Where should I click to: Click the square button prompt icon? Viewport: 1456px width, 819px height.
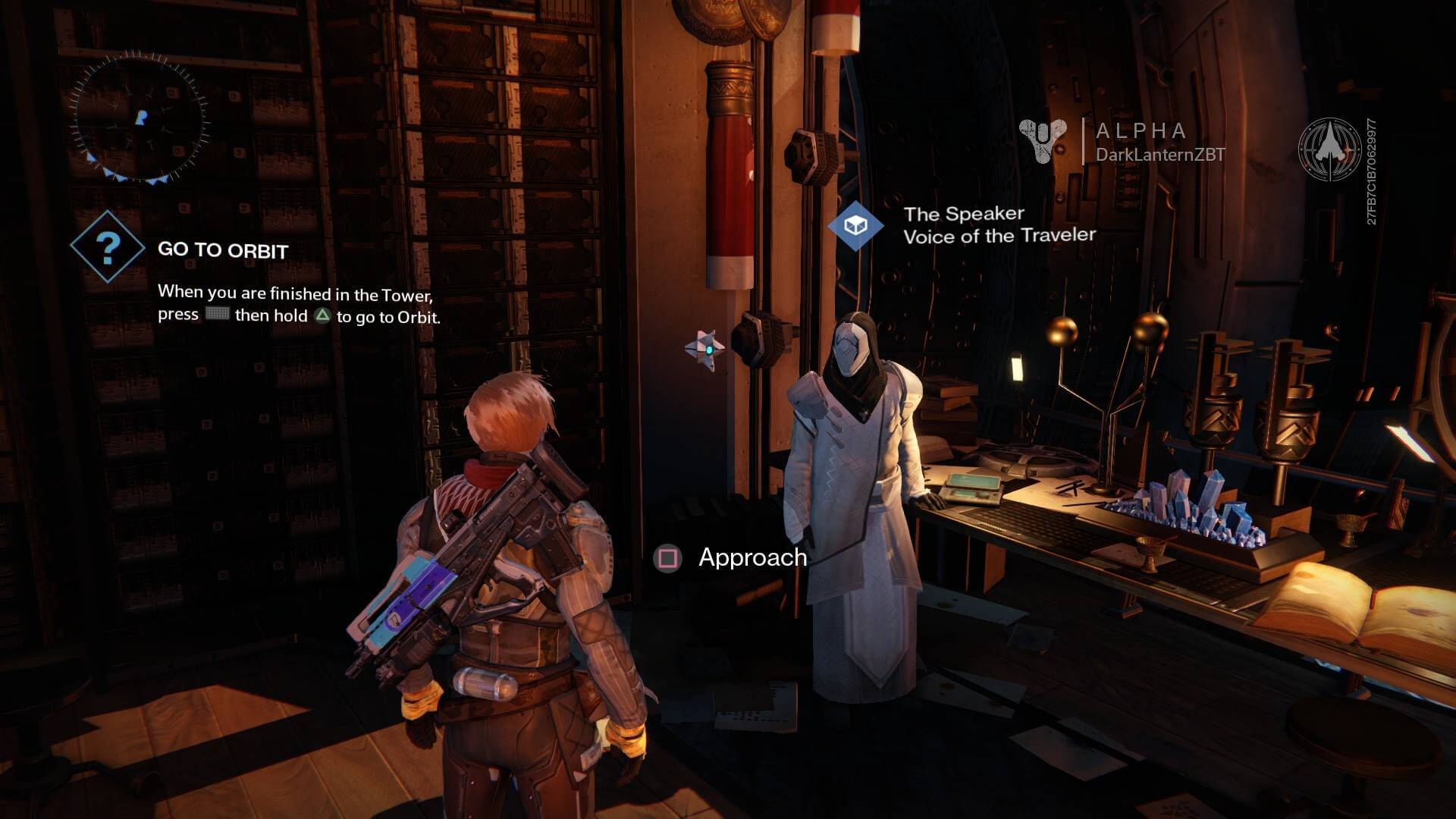667,558
